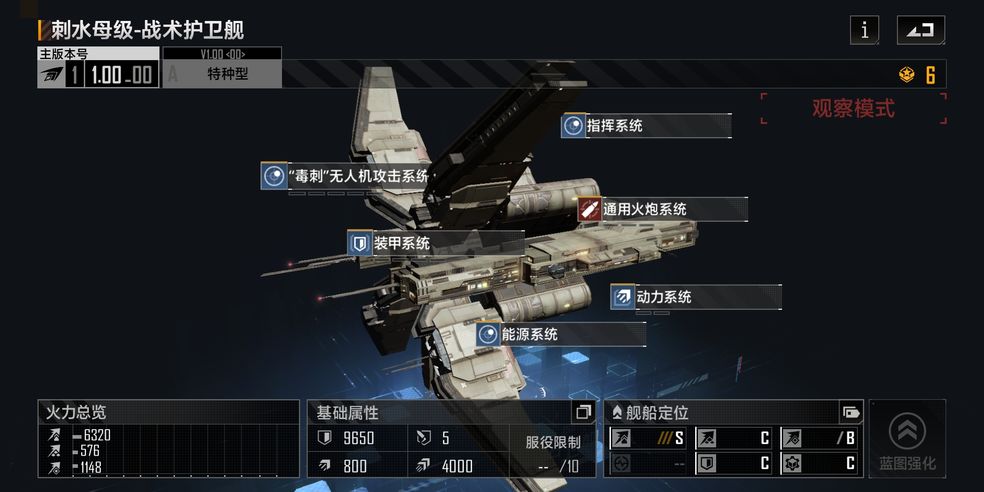The width and height of the screenshot is (984, 492).
Task: Open the 主版本号 version selector
Action: pyautogui.click(x=98, y=74)
